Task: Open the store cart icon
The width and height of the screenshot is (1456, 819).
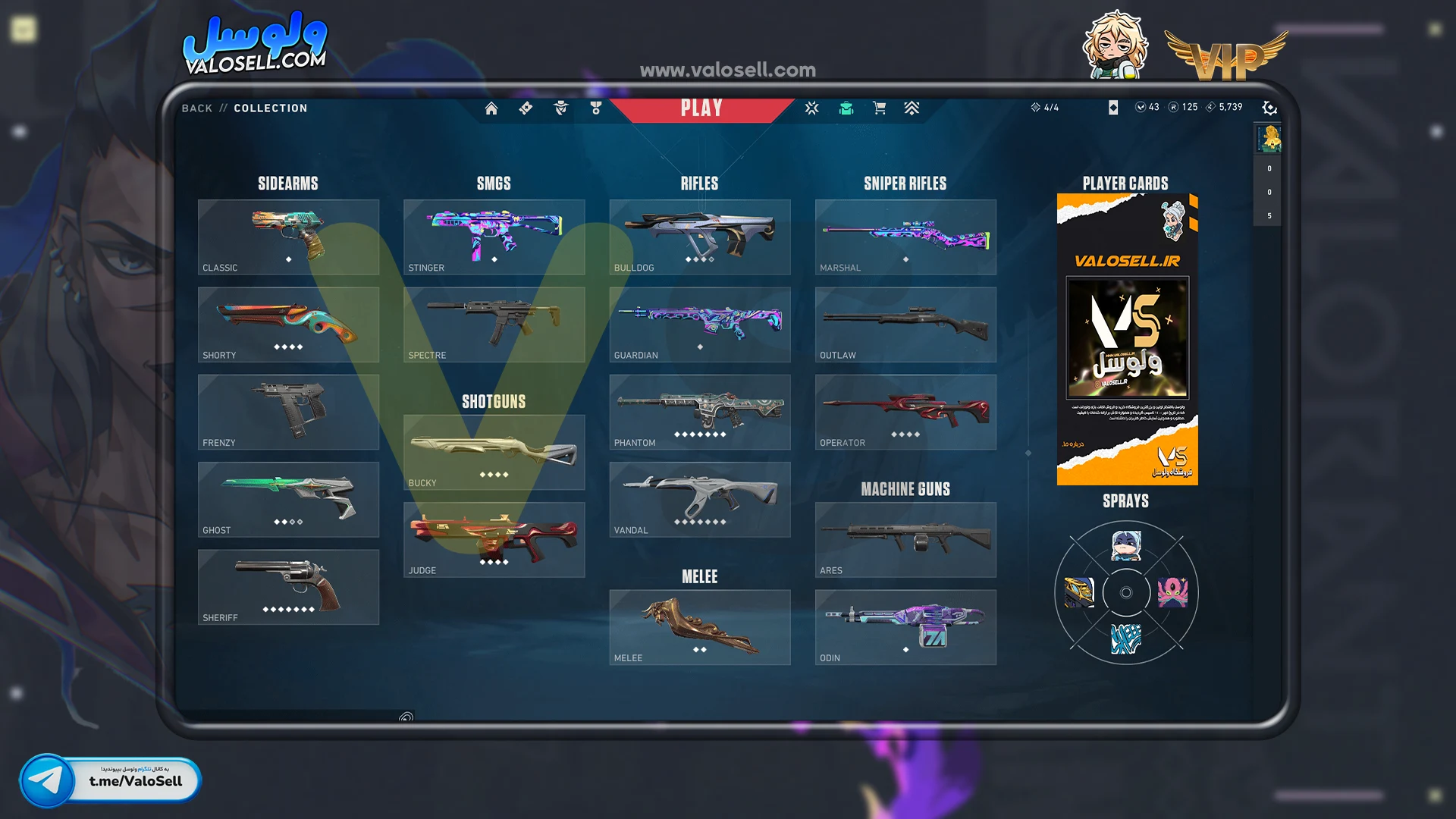Action: pos(880,108)
